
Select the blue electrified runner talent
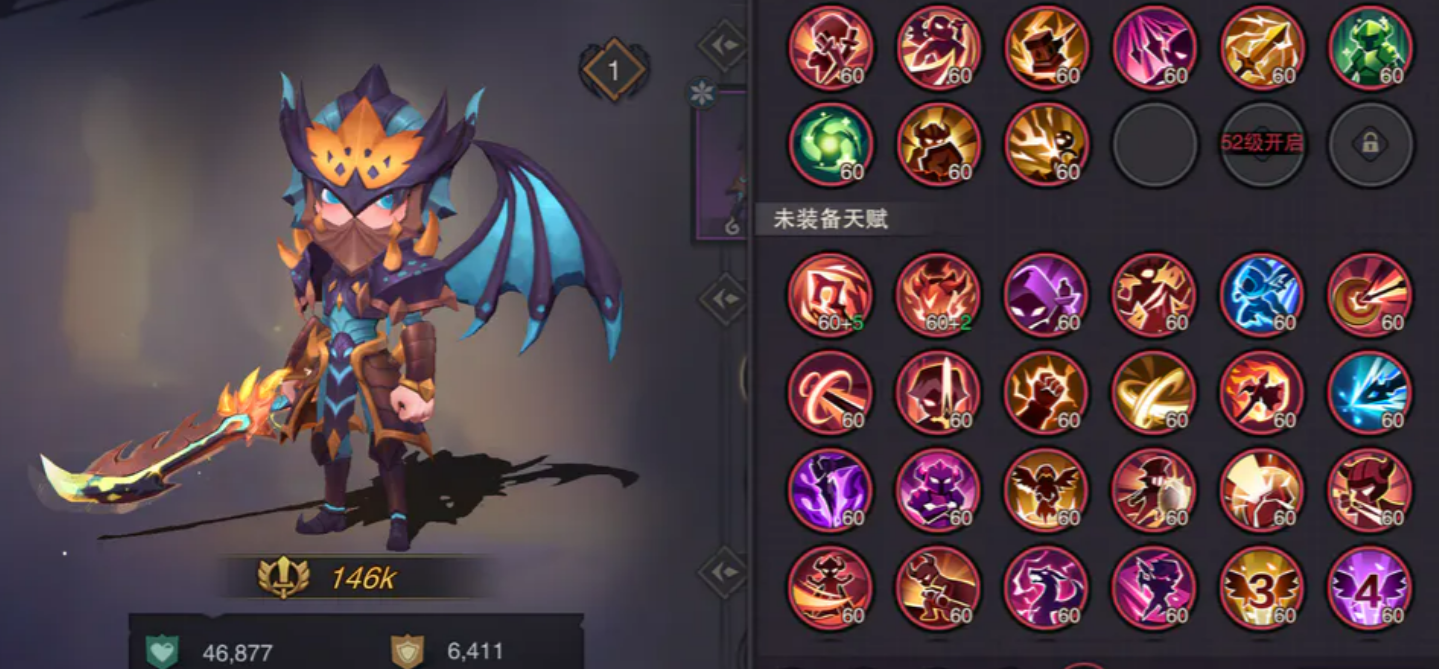click(x=1262, y=295)
